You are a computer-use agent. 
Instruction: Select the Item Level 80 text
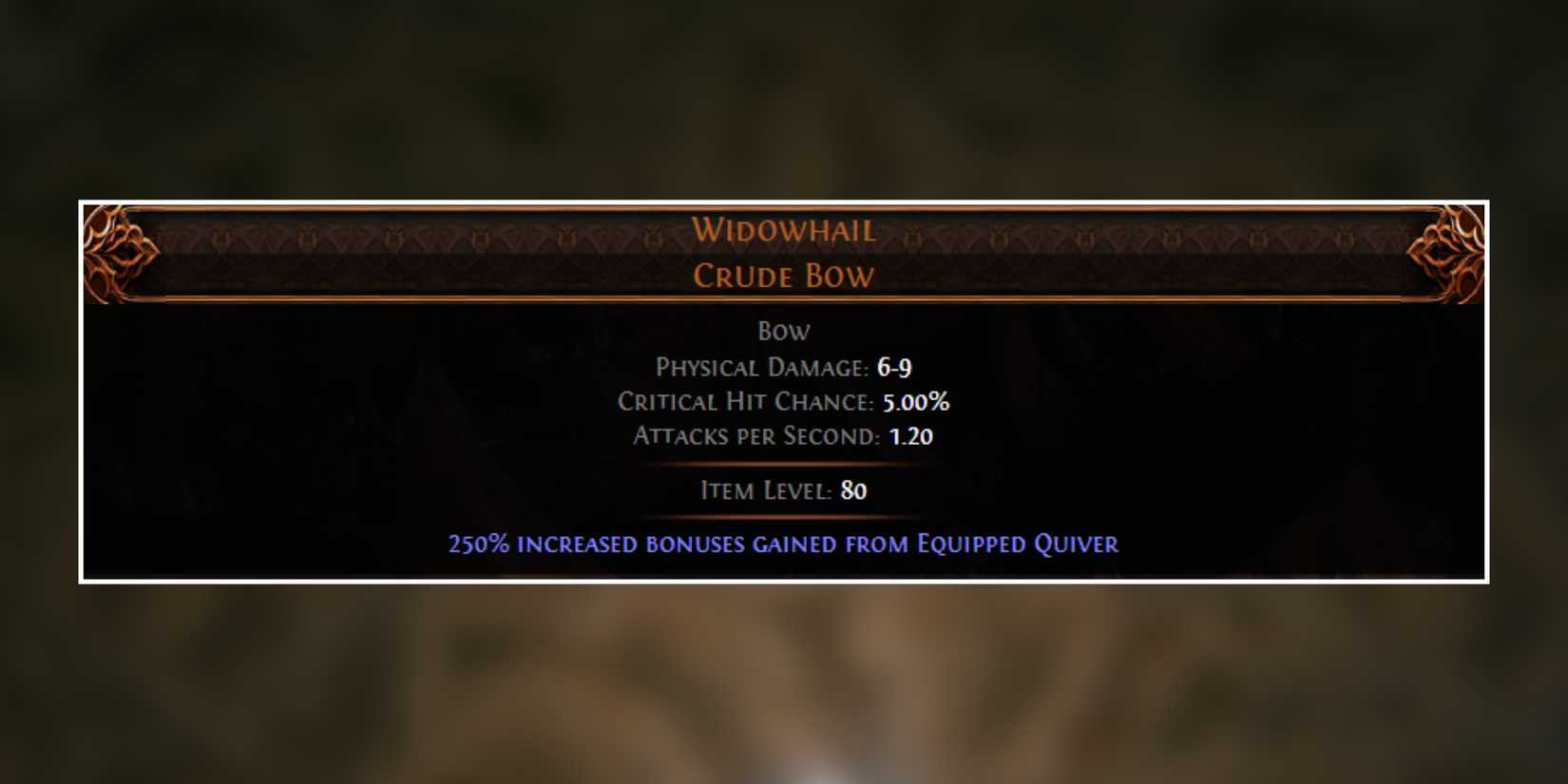point(783,490)
